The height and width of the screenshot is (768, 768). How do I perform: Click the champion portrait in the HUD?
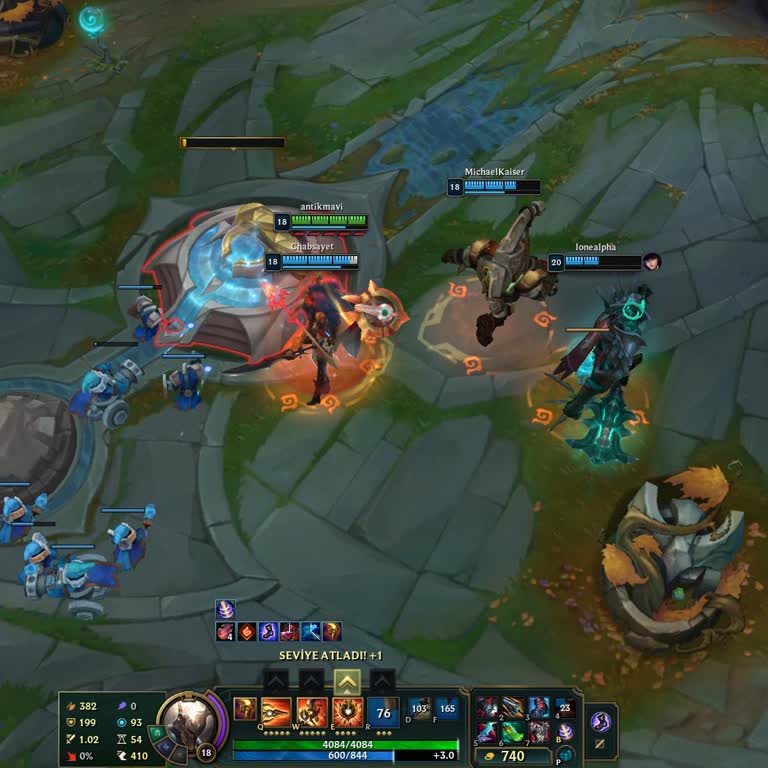tap(185, 719)
